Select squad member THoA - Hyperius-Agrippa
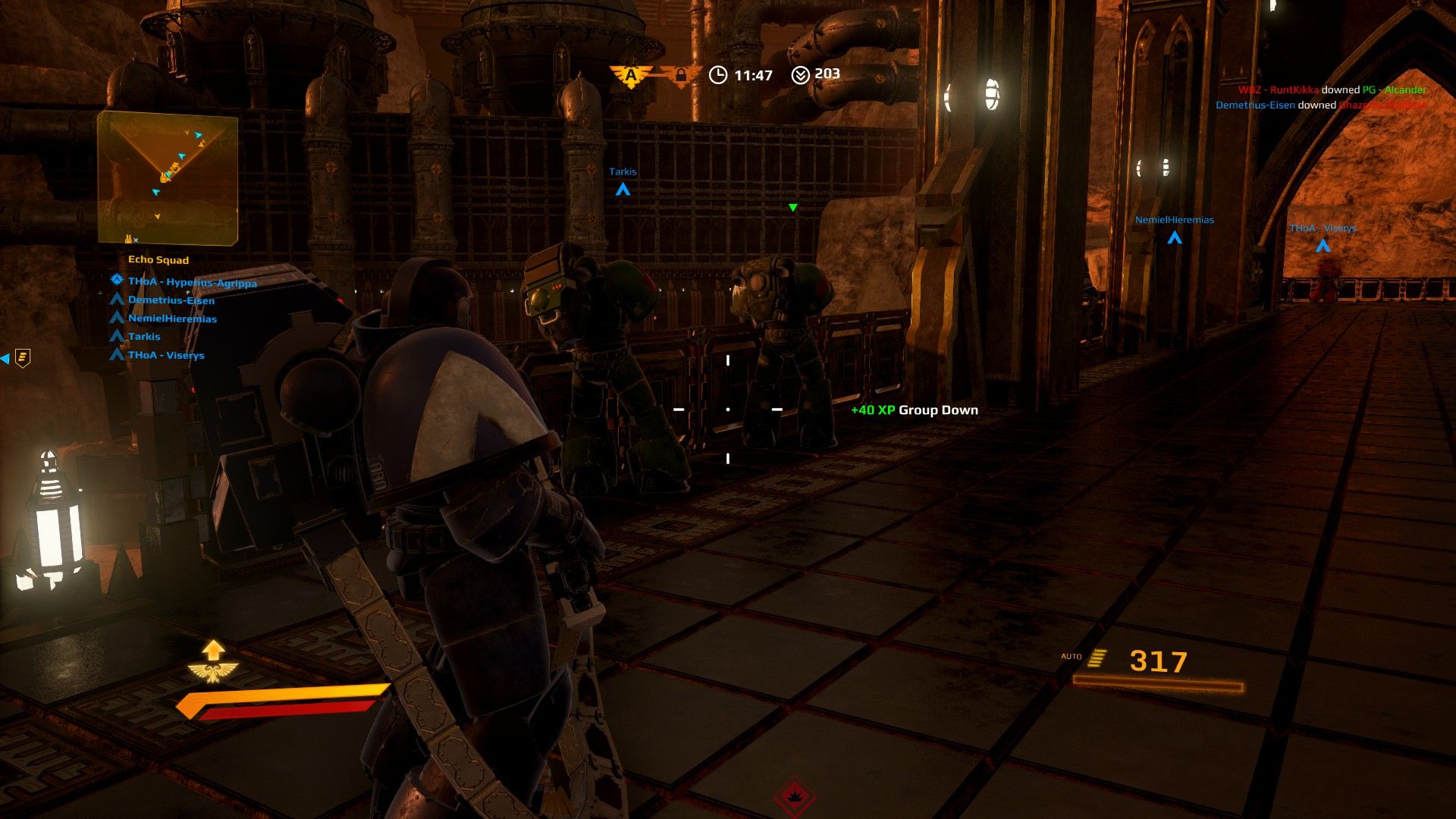 192,282
